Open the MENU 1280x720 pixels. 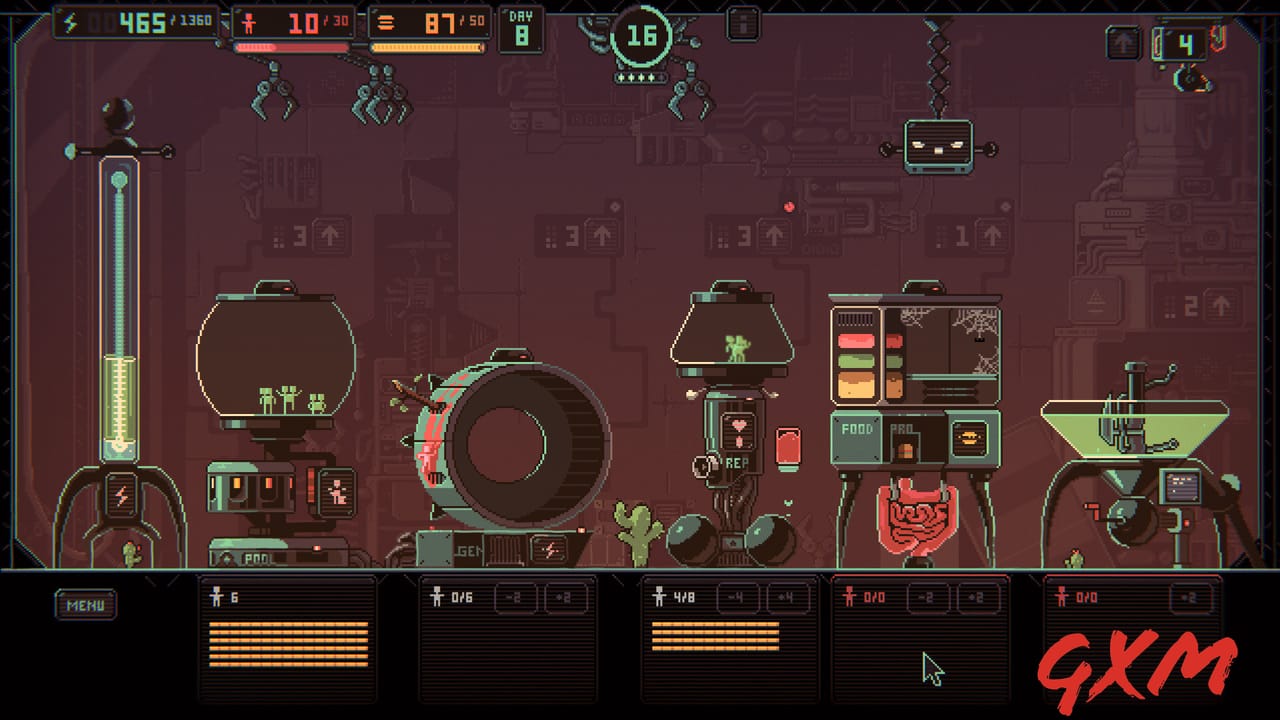pos(85,605)
